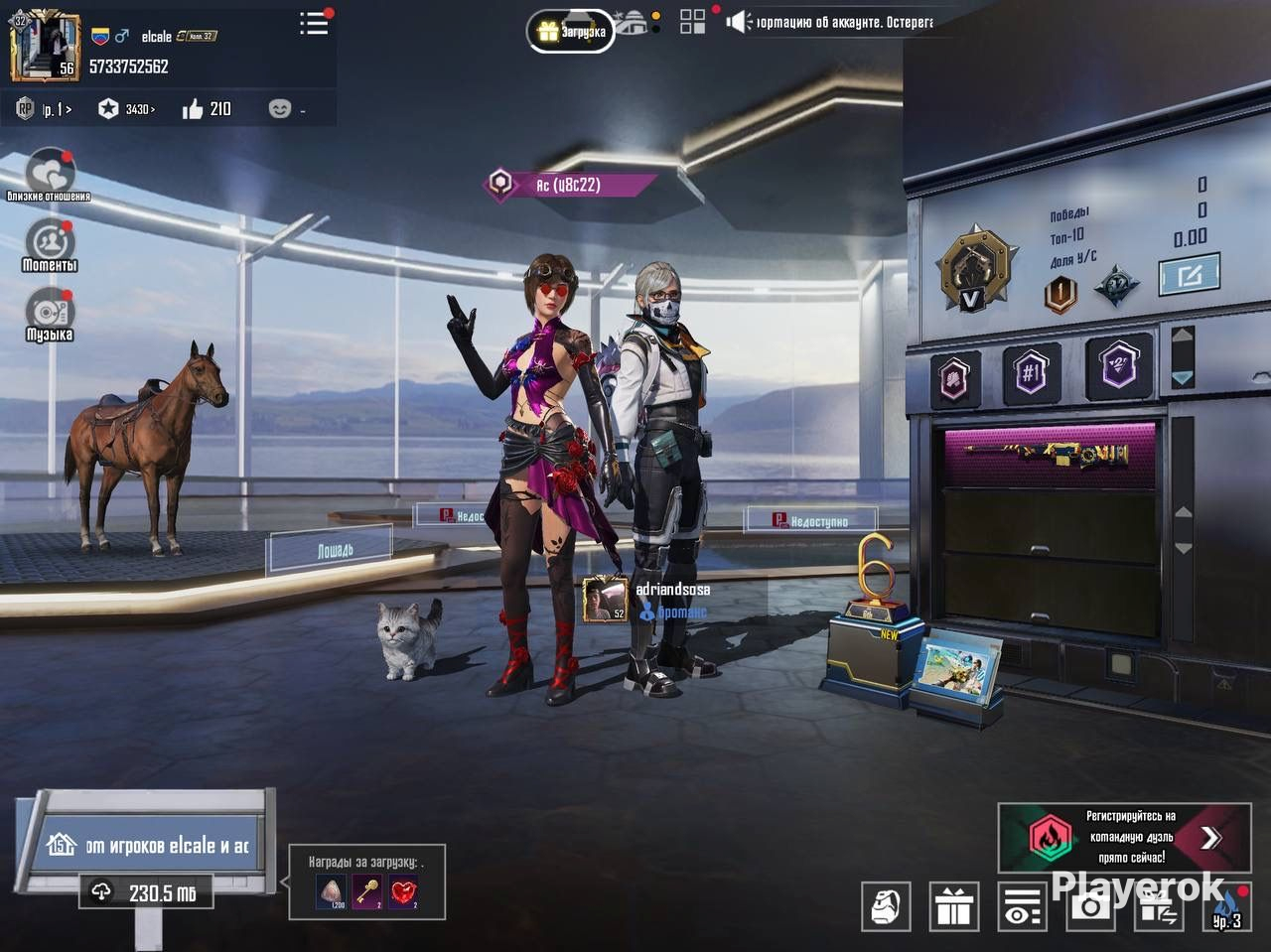This screenshot has height=952, width=1271.
Task: Click the 230.5 МБ download button
Action: (146, 892)
